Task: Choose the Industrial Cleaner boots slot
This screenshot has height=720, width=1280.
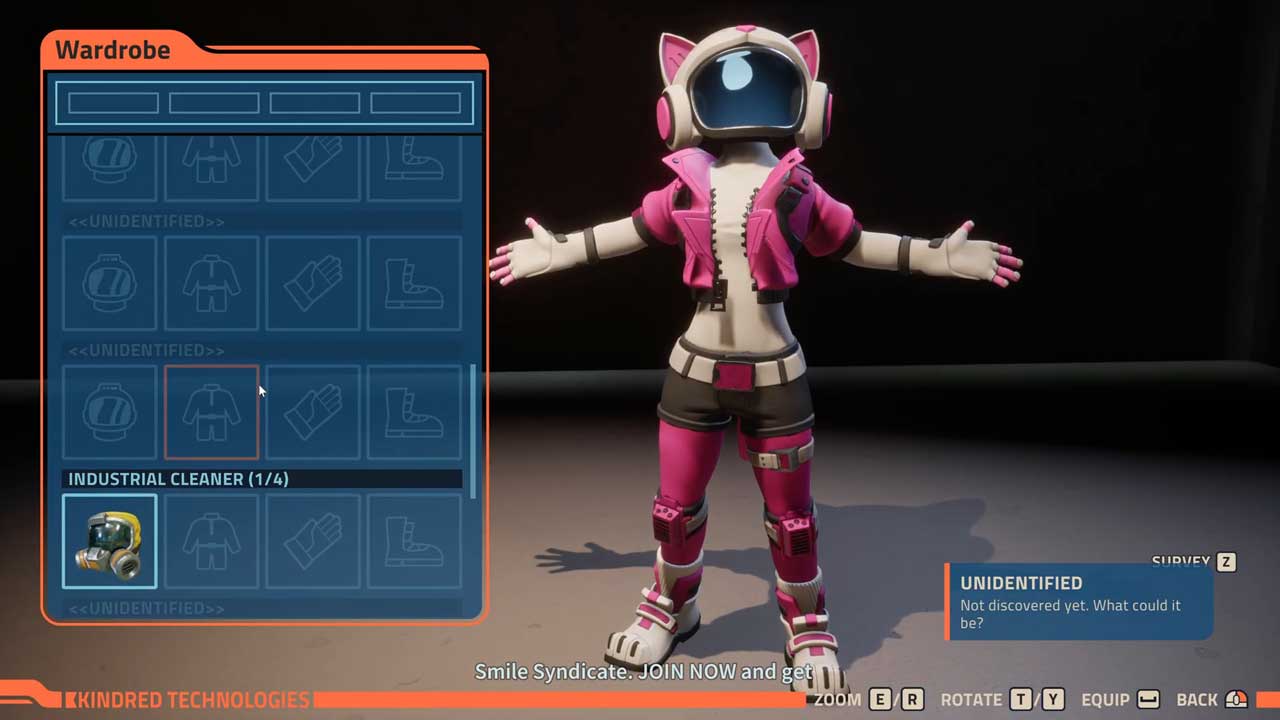Action: [414, 541]
